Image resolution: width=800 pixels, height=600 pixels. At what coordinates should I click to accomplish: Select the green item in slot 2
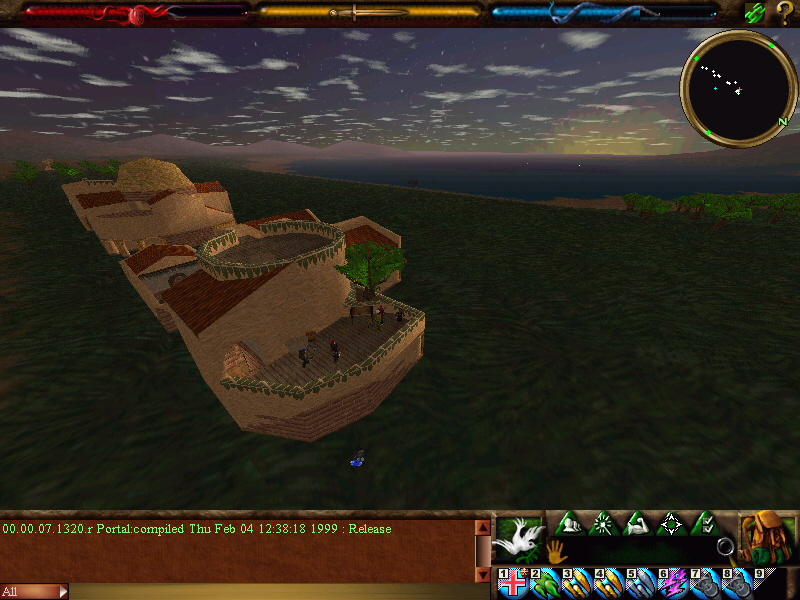click(546, 584)
